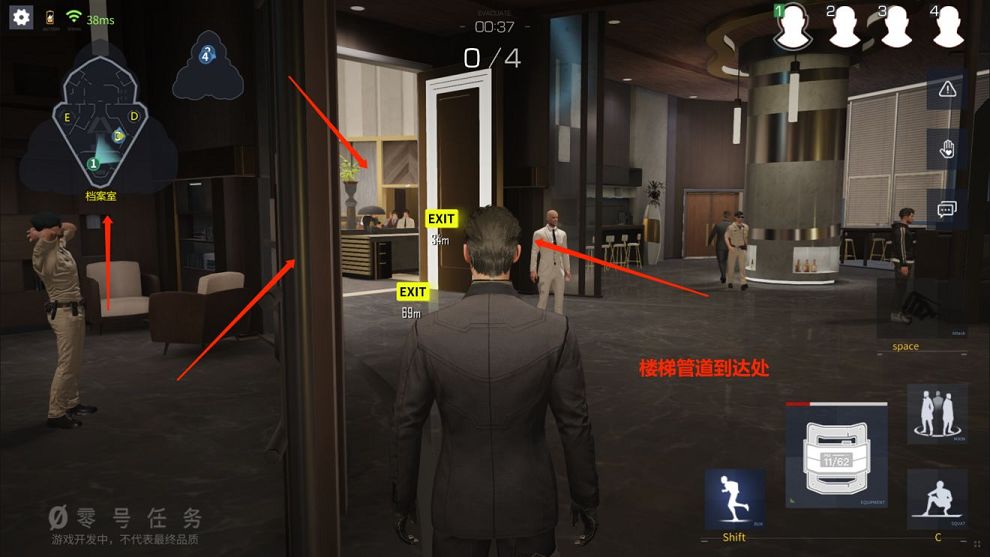Open the settings gear menu
The height and width of the screenshot is (557, 990).
pos(21,18)
